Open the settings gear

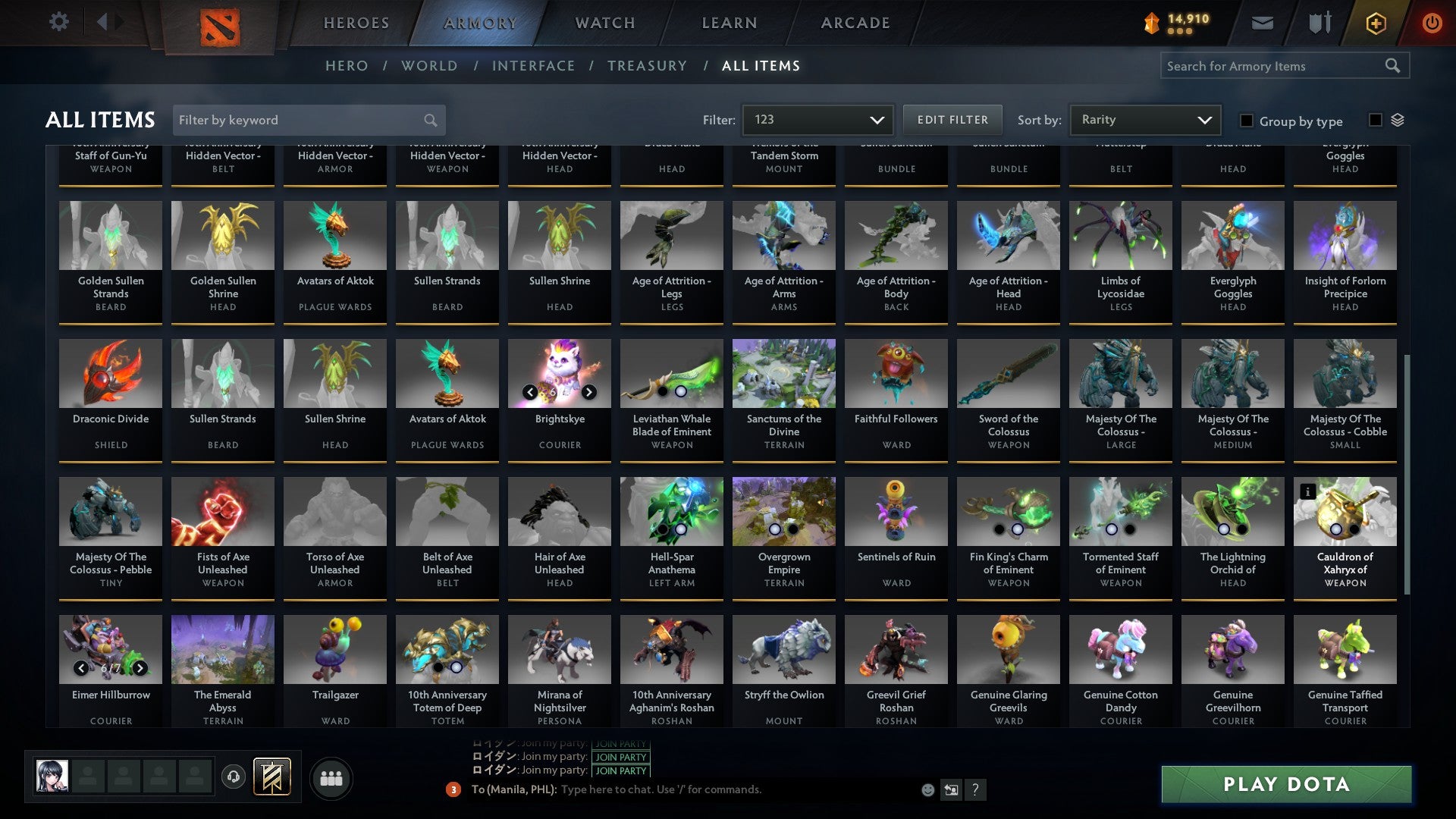(x=58, y=22)
